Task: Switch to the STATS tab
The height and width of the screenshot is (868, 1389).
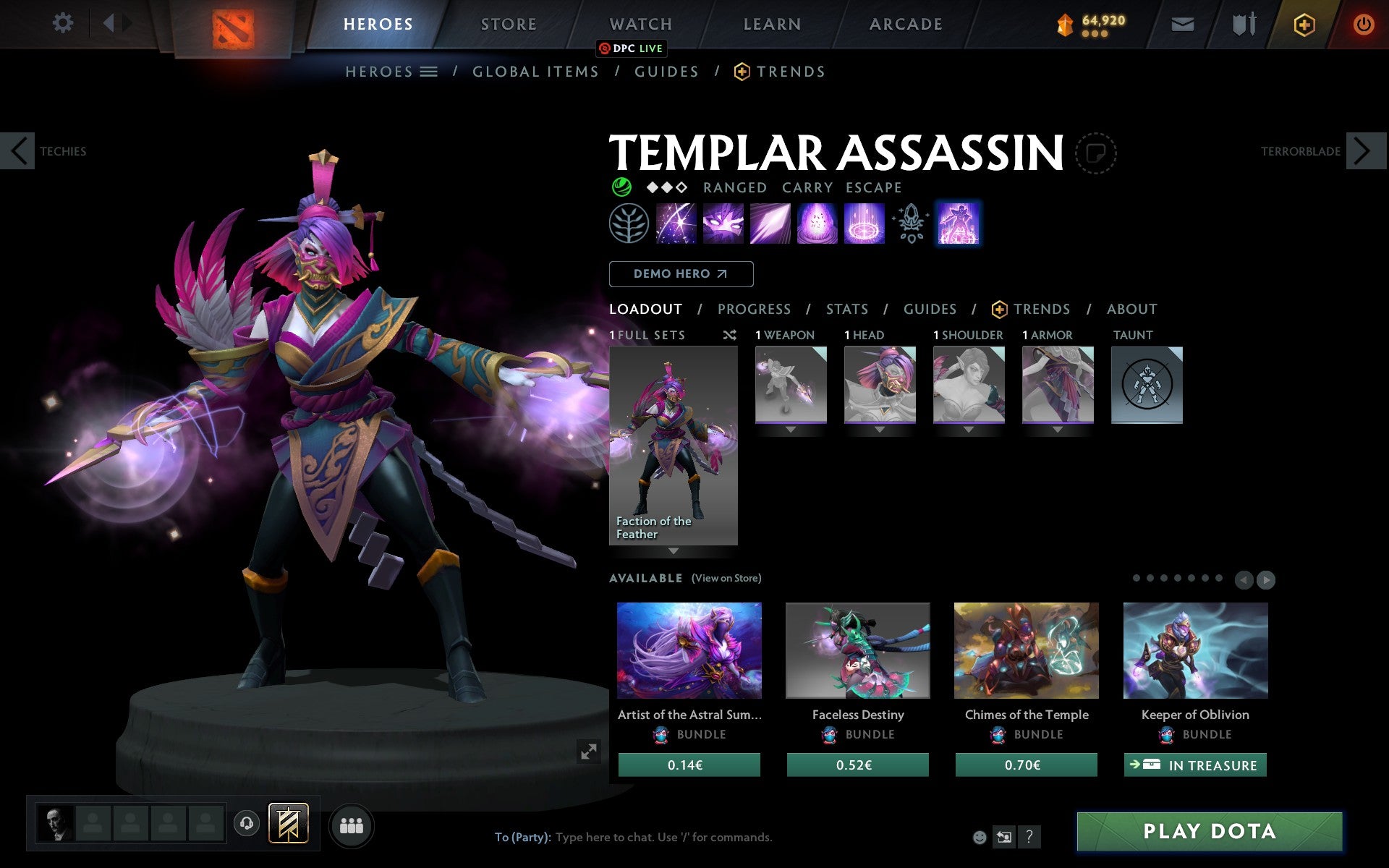Action: click(x=846, y=310)
